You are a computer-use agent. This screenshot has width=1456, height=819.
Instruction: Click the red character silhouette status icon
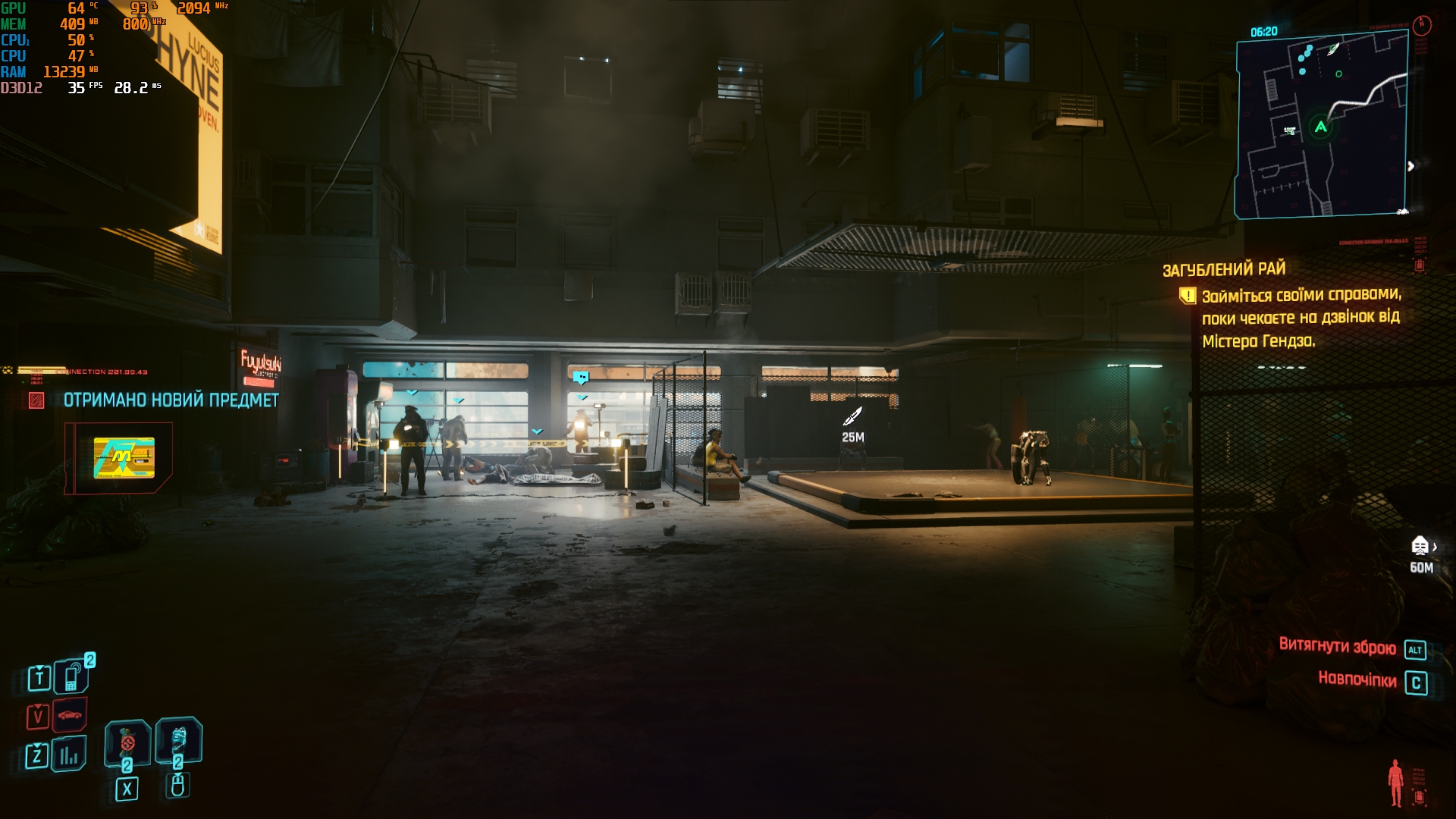point(1395,783)
